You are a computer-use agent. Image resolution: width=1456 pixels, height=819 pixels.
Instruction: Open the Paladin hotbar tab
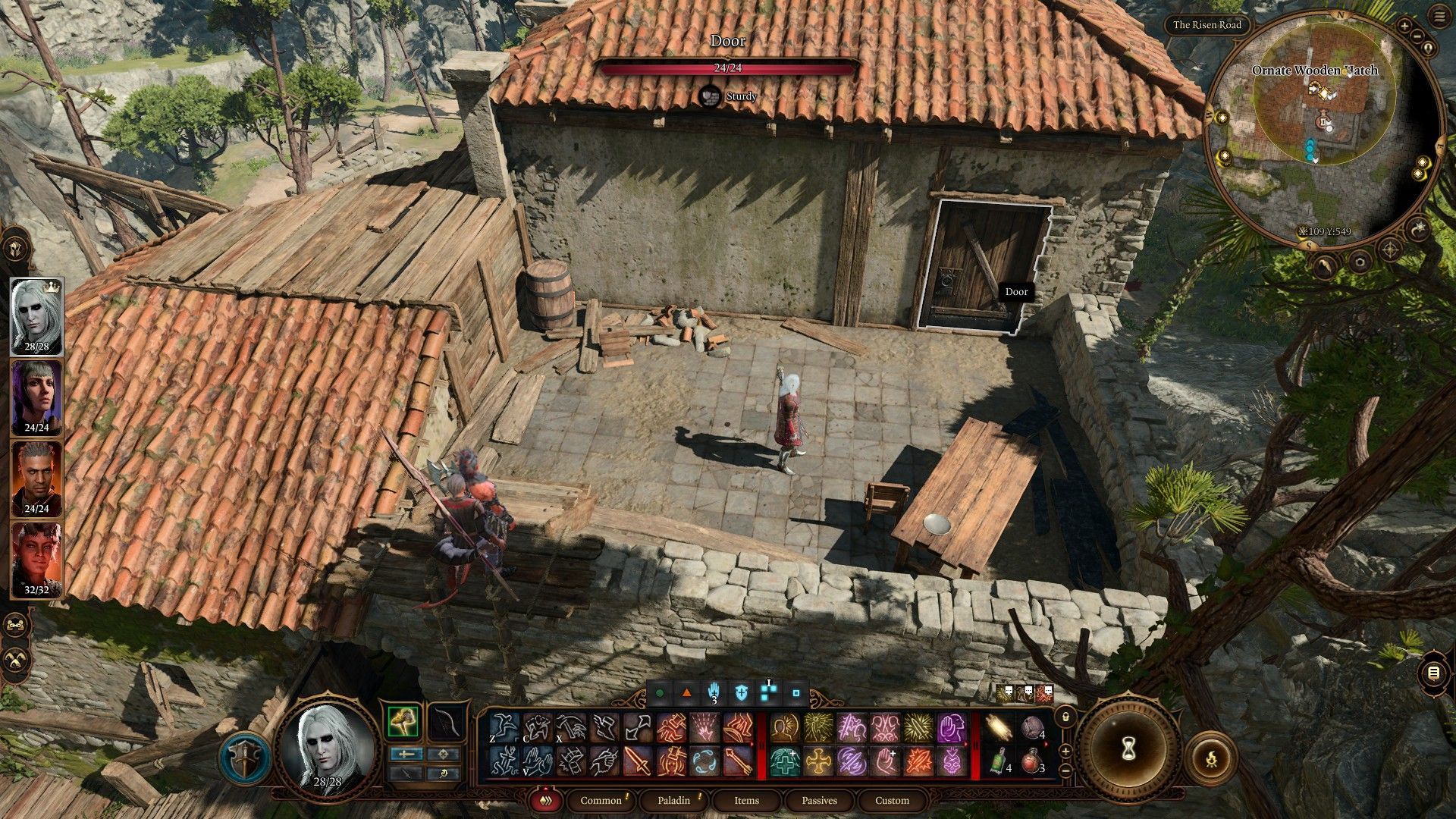[673, 800]
